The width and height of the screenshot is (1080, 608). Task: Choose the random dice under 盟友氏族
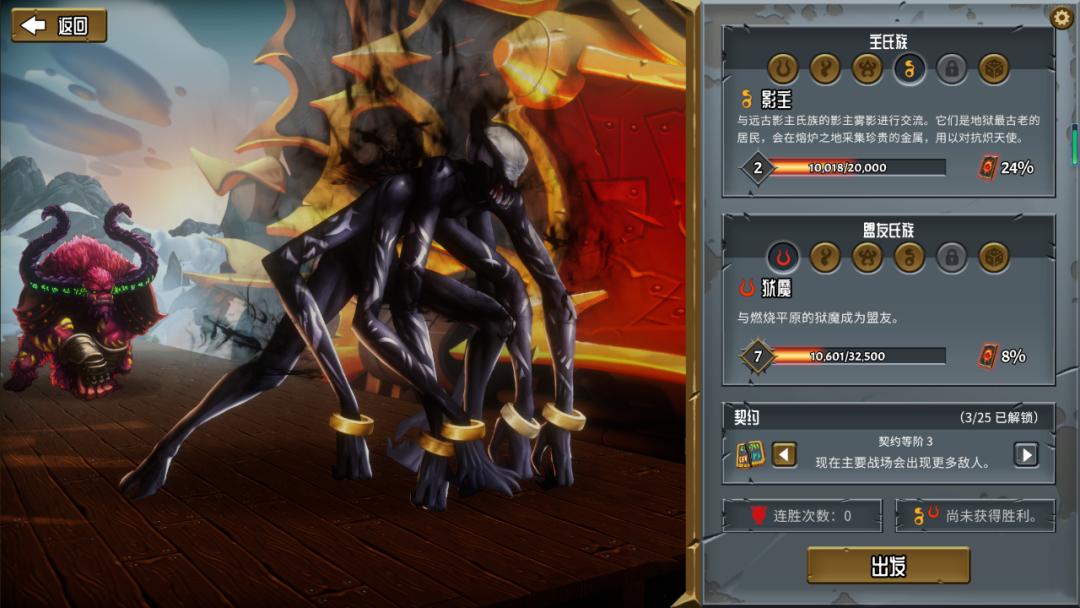pos(994,258)
